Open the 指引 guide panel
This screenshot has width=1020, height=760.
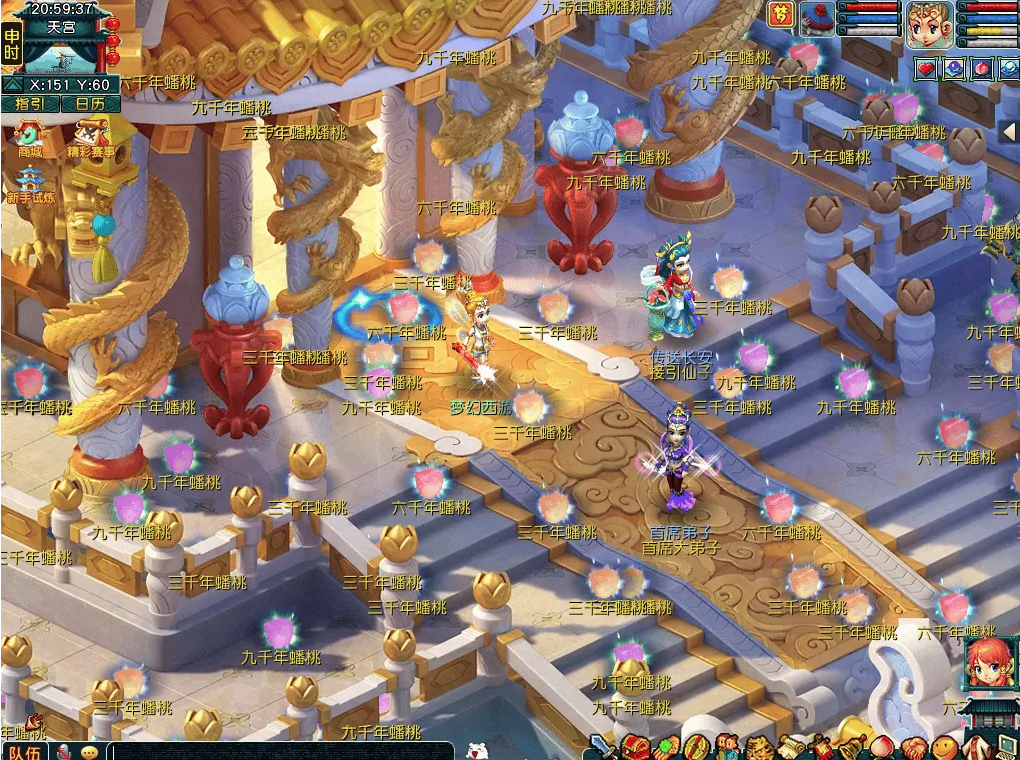30,104
